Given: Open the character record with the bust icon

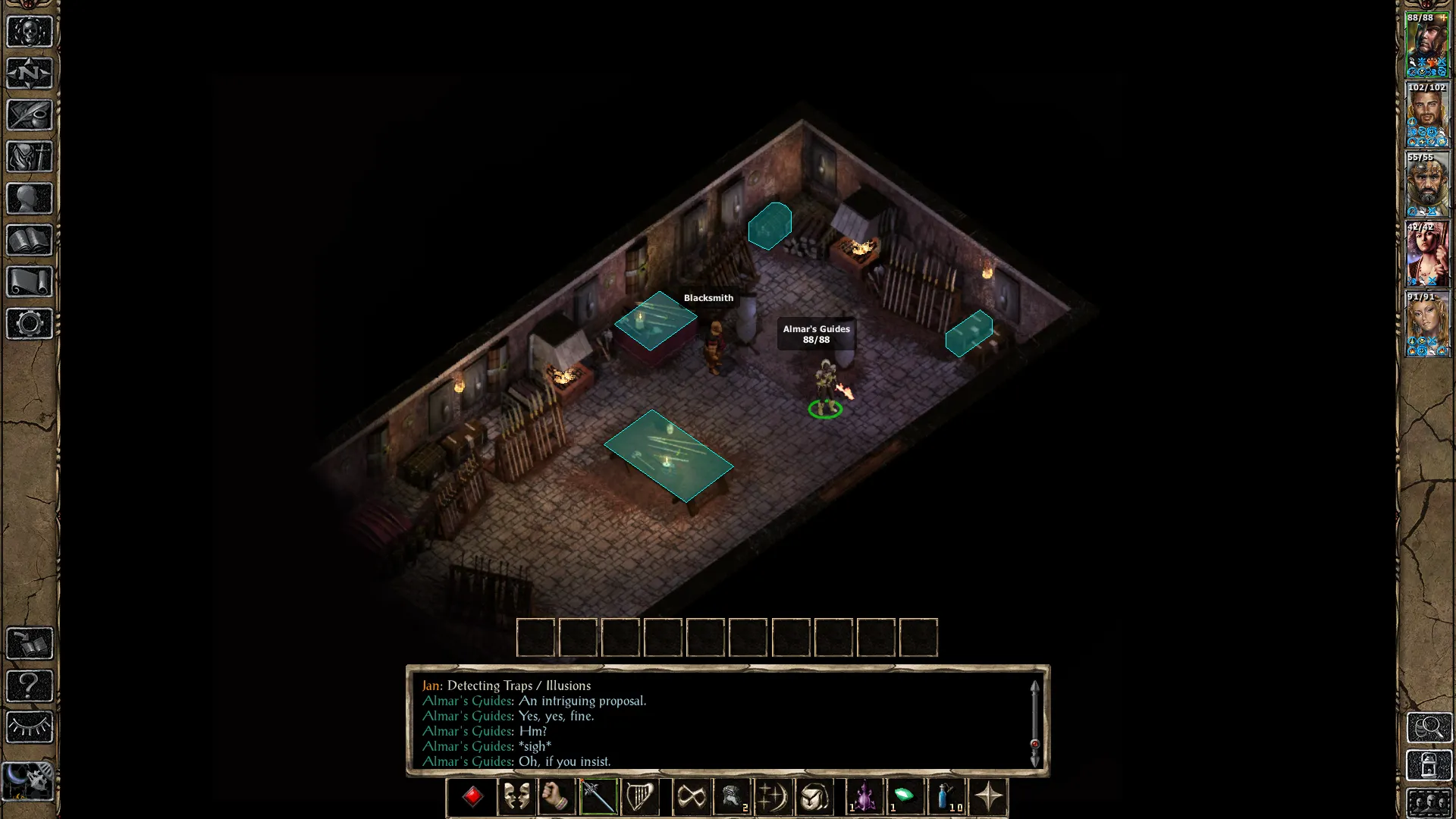Looking at the screenshot, I should [30, 199].
